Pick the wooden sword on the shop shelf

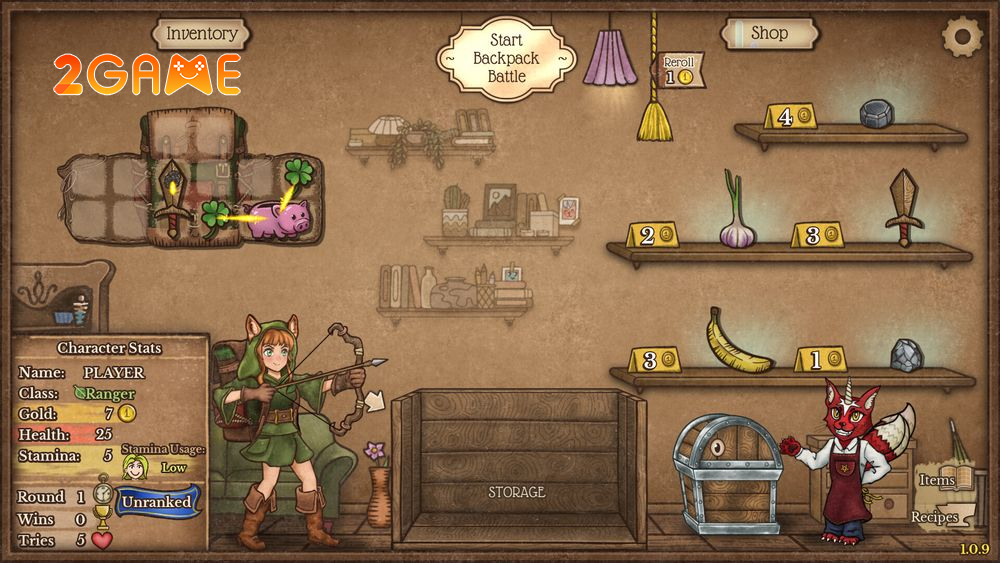(x=904, y=207)
